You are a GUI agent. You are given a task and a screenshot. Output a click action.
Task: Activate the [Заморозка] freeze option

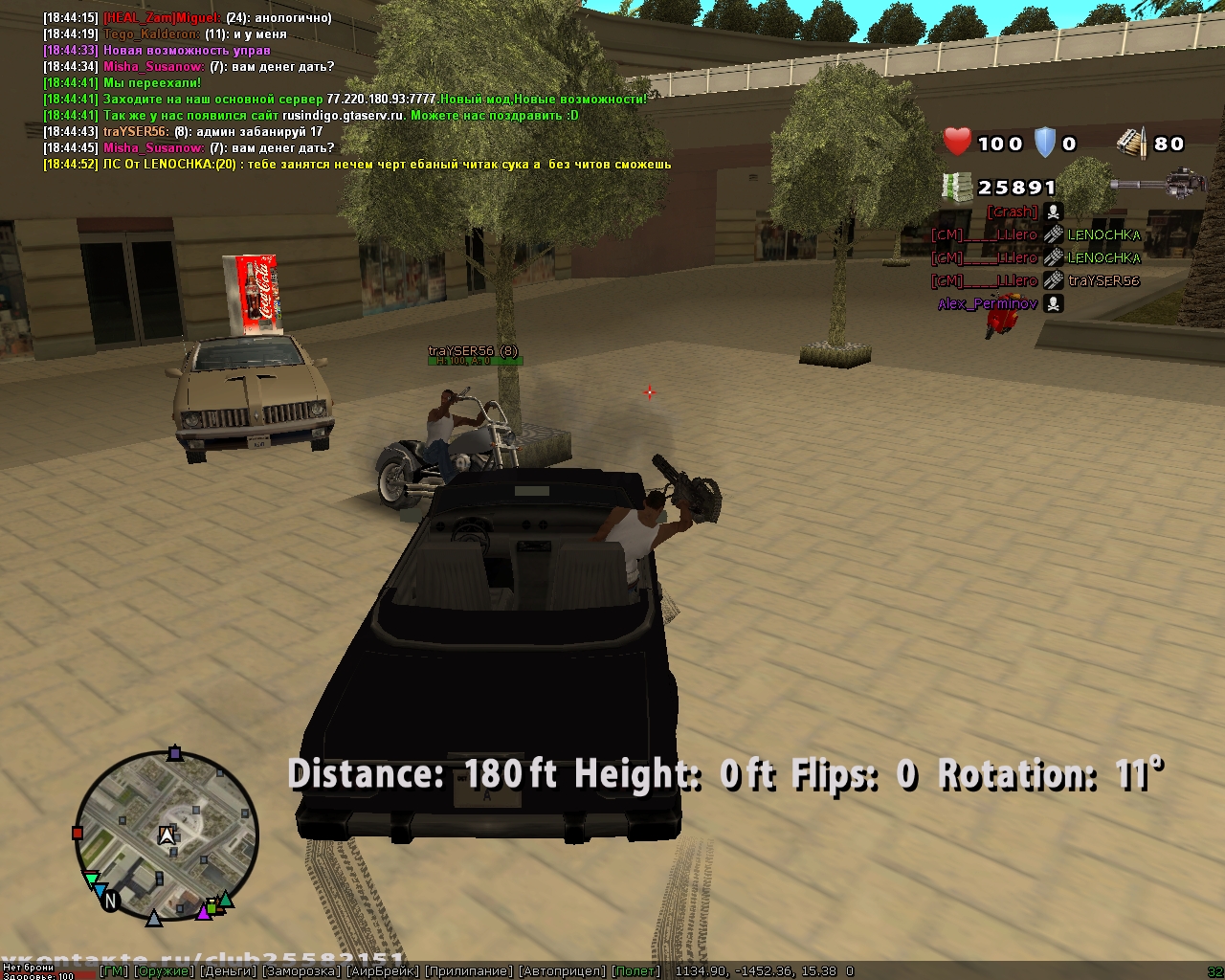click(x=301, y=971)
